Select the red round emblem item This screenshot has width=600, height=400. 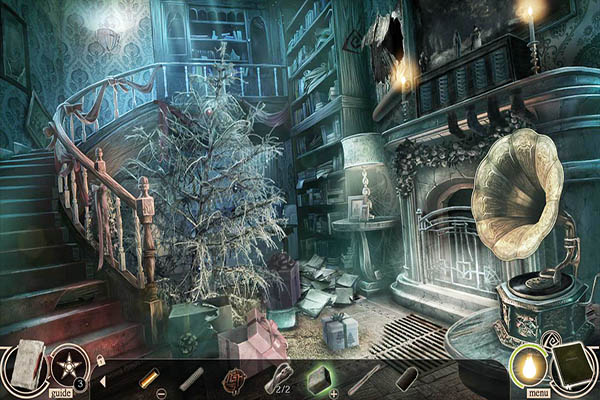(x=234, y=377)
